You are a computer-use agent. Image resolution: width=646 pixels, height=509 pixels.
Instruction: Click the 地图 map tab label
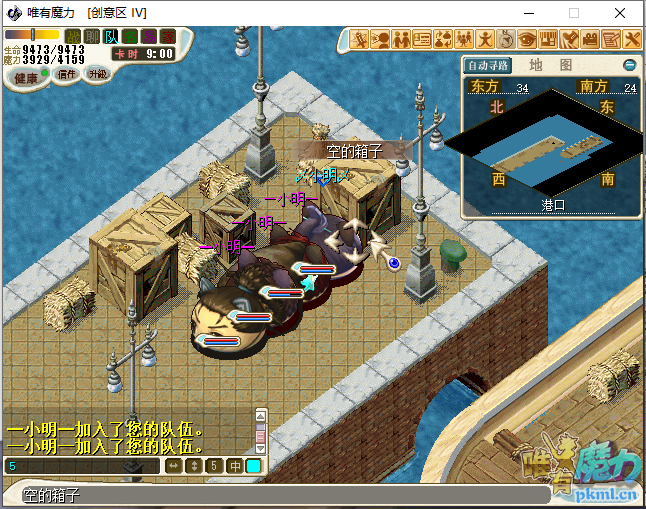(x=550, y=65)
